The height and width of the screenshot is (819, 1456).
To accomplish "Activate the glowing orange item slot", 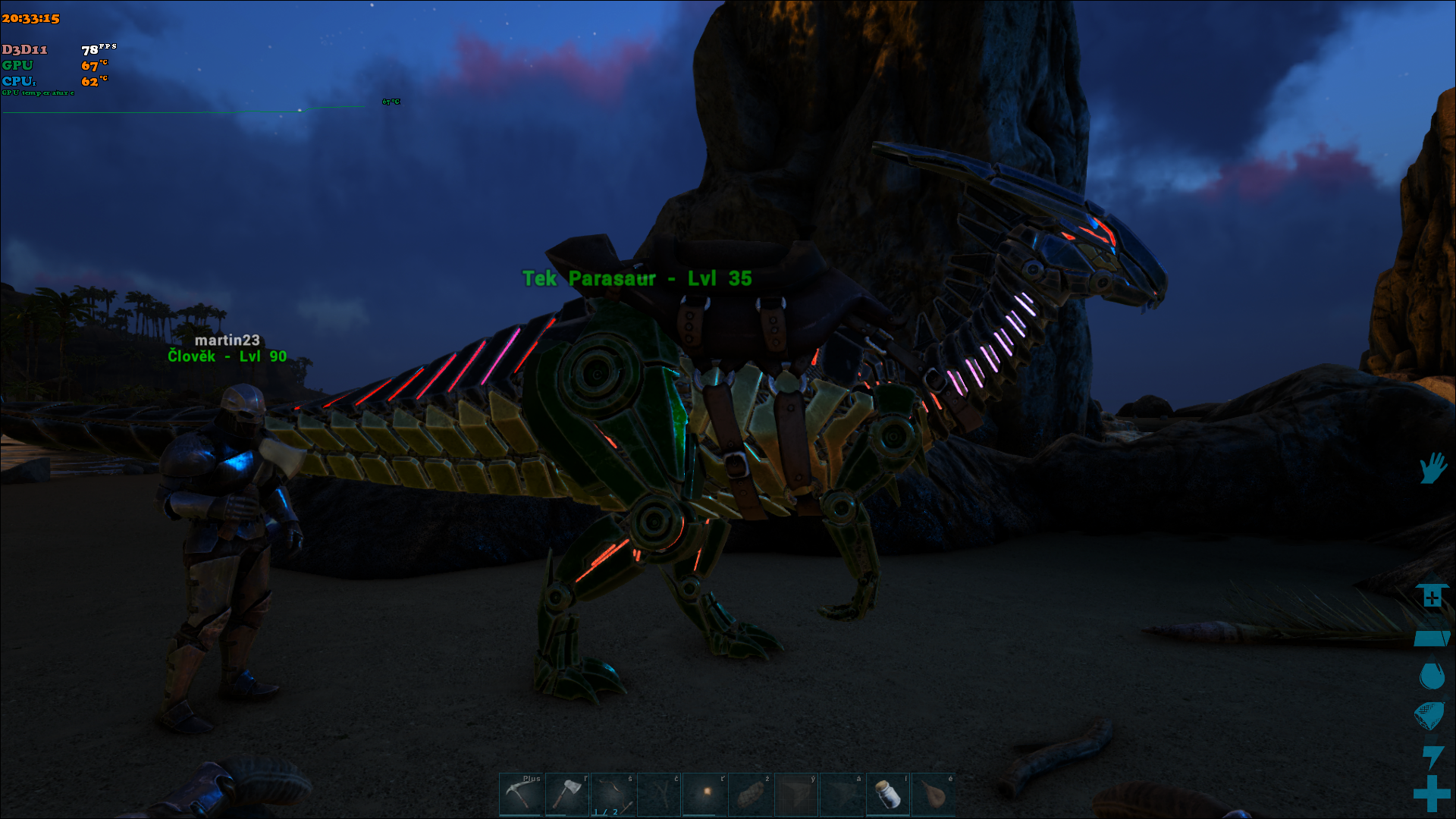I will tap(705, 794).
